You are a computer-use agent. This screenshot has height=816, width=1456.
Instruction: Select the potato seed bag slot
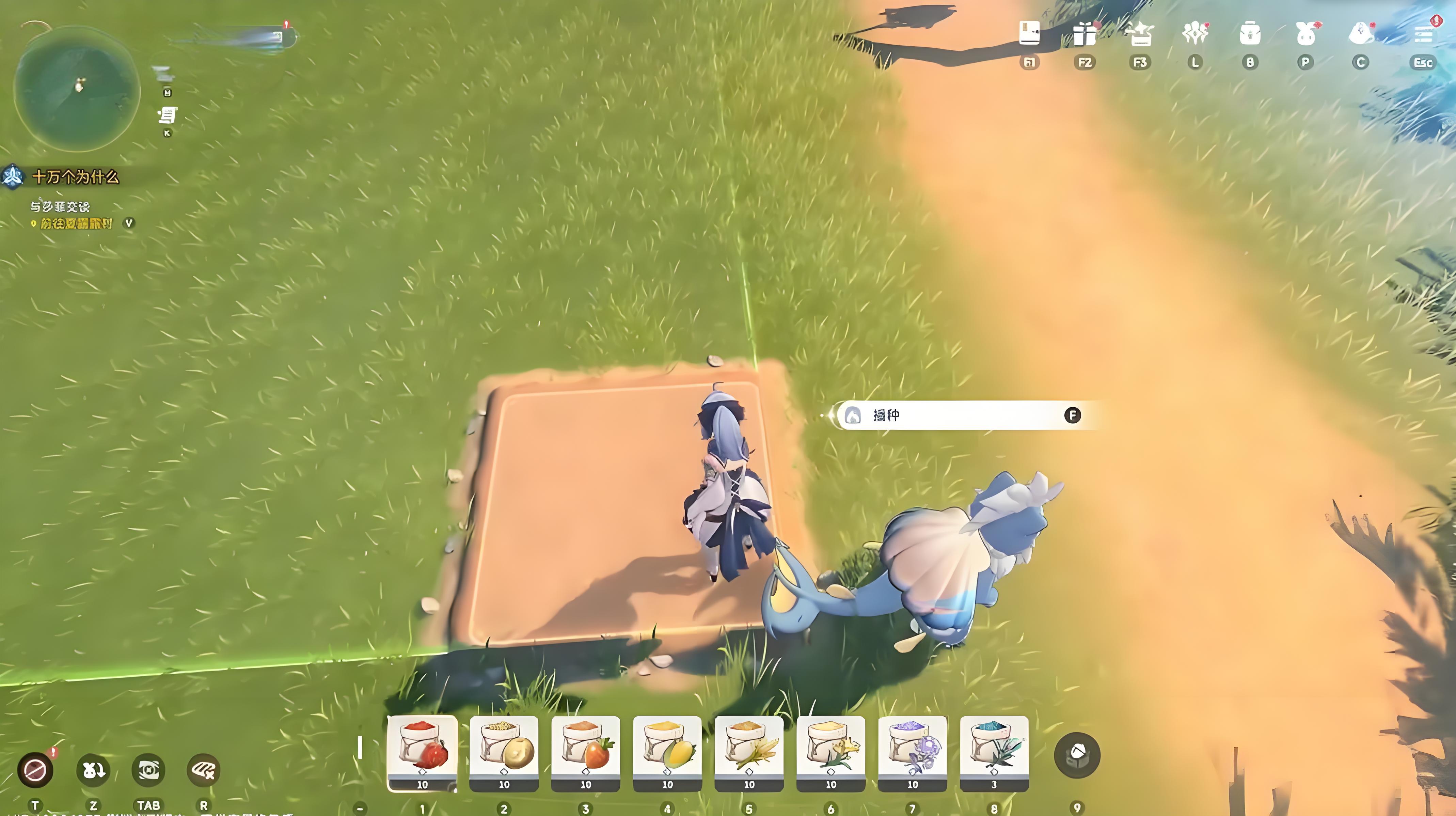(504, 752)
